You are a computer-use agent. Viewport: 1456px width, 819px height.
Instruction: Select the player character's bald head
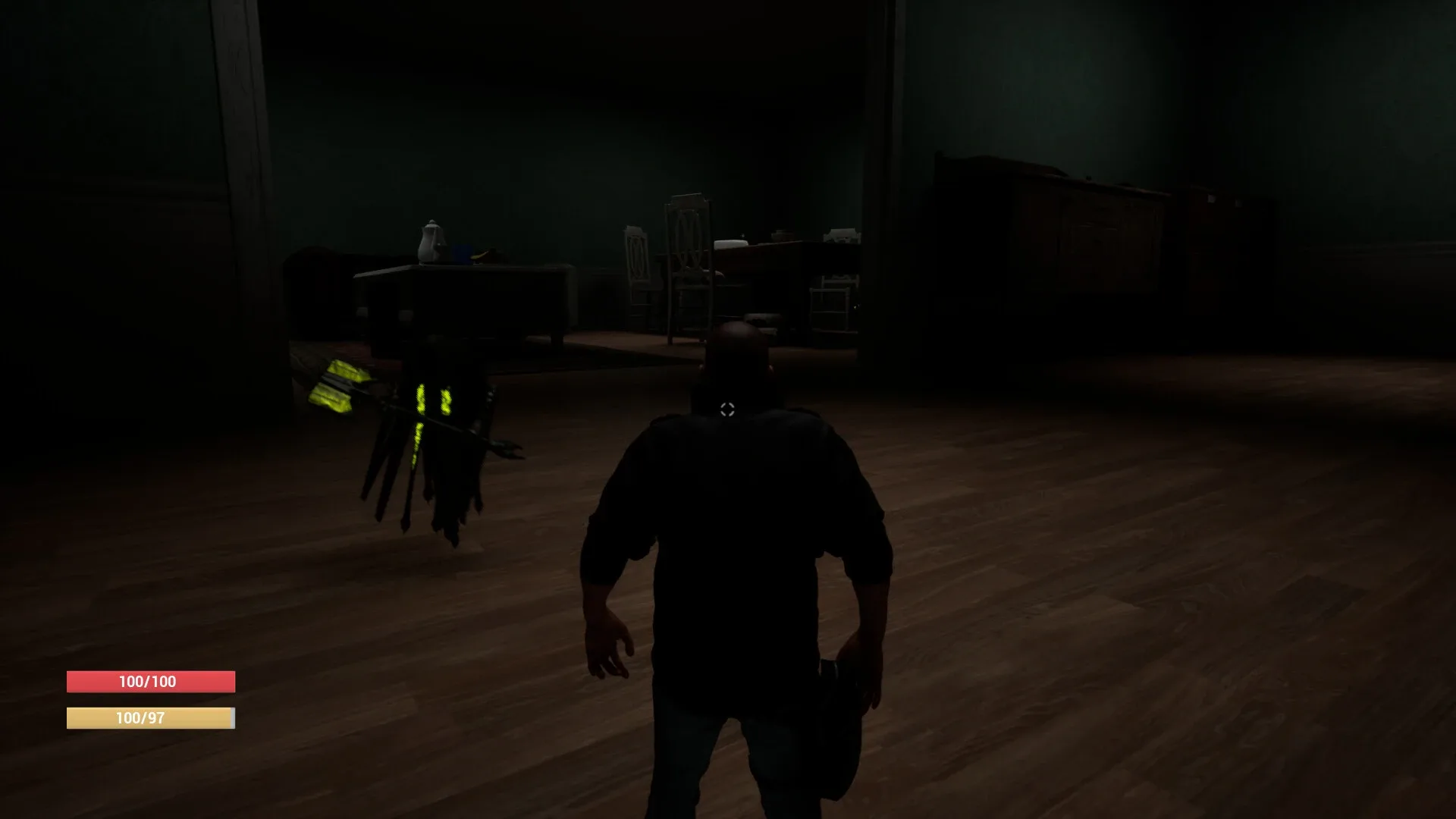[734, 349]
